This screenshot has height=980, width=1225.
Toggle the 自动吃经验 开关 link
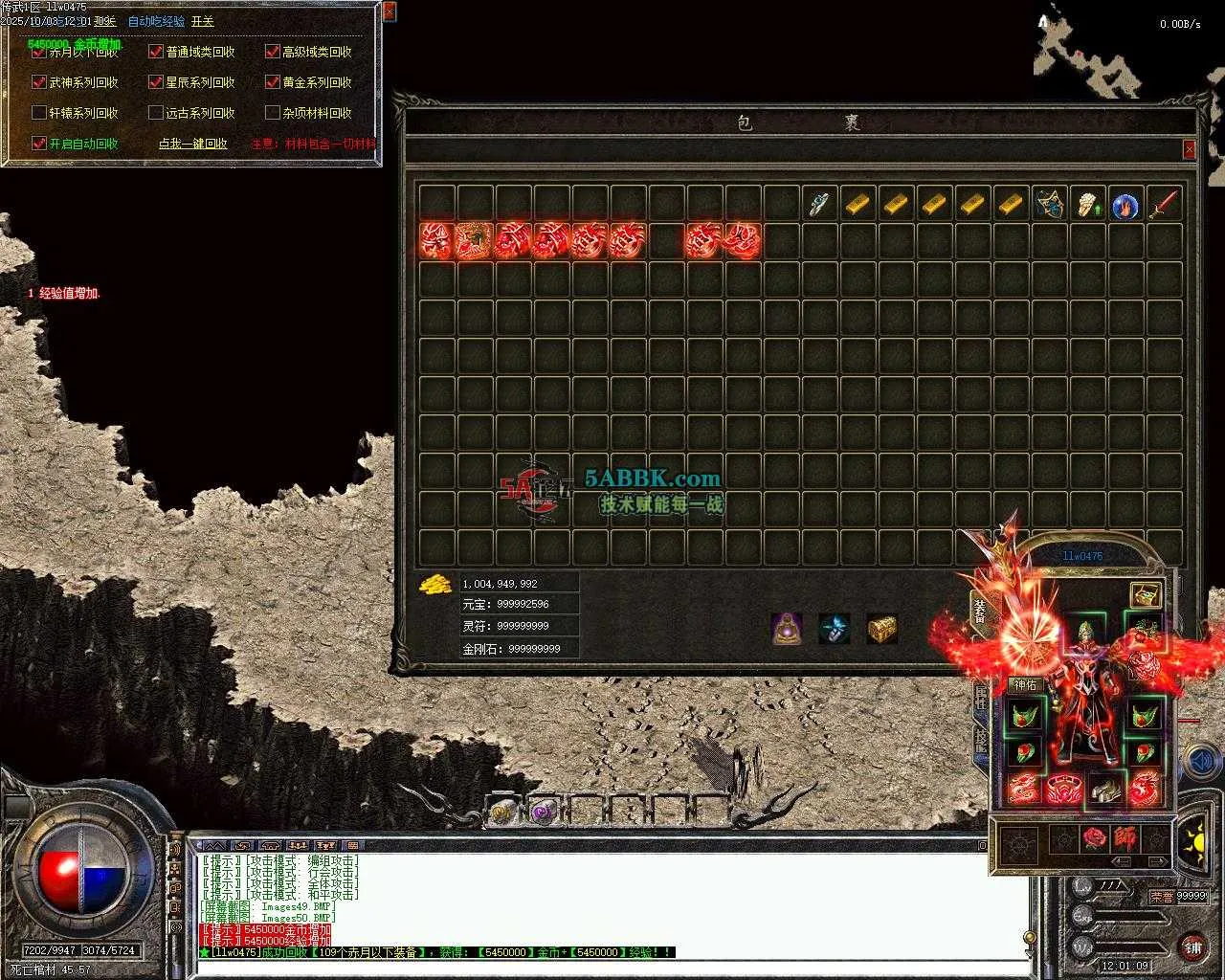tap(202, 21)
